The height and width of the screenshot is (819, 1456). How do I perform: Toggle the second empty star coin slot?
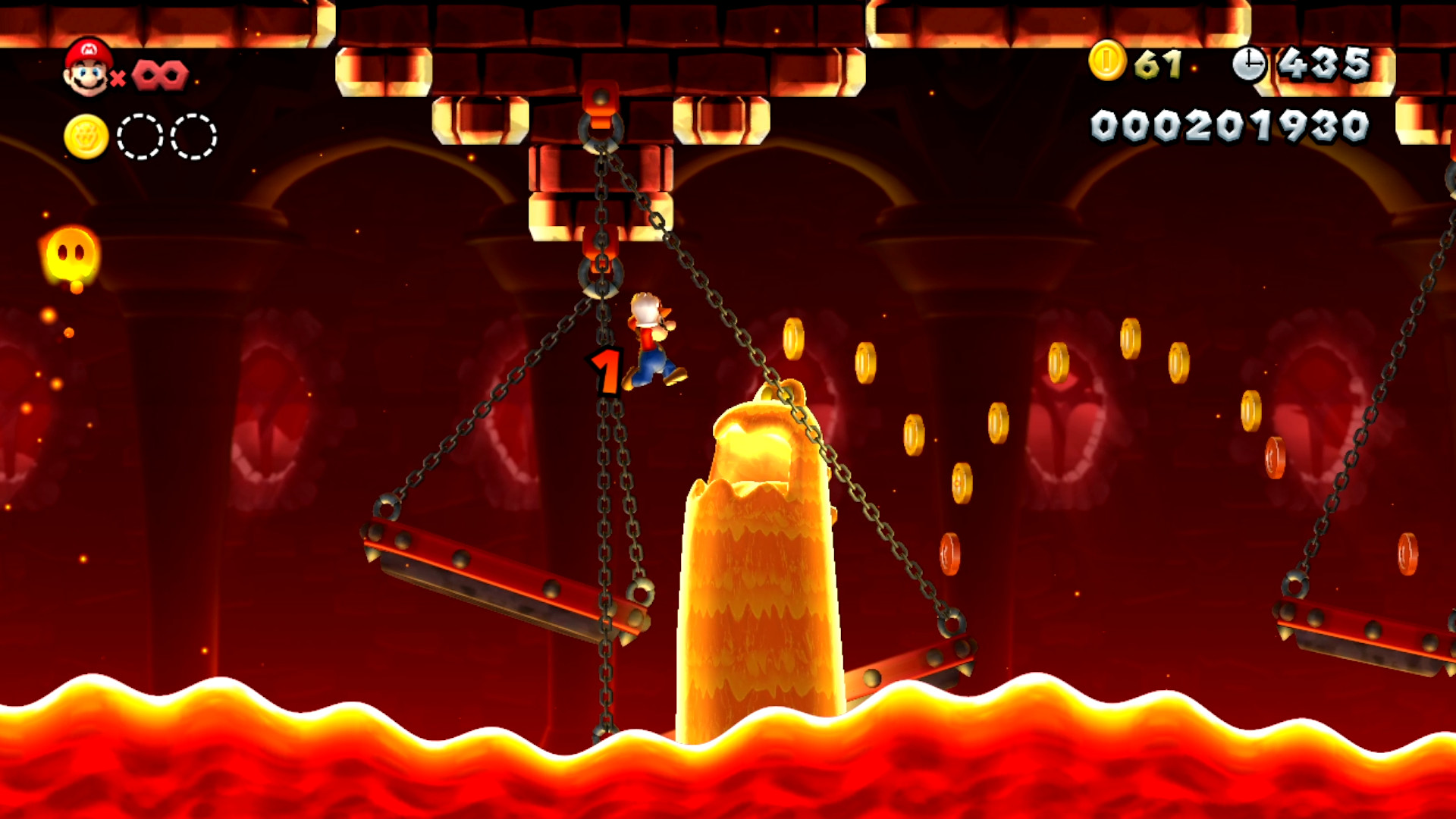[x=191, y=136]
